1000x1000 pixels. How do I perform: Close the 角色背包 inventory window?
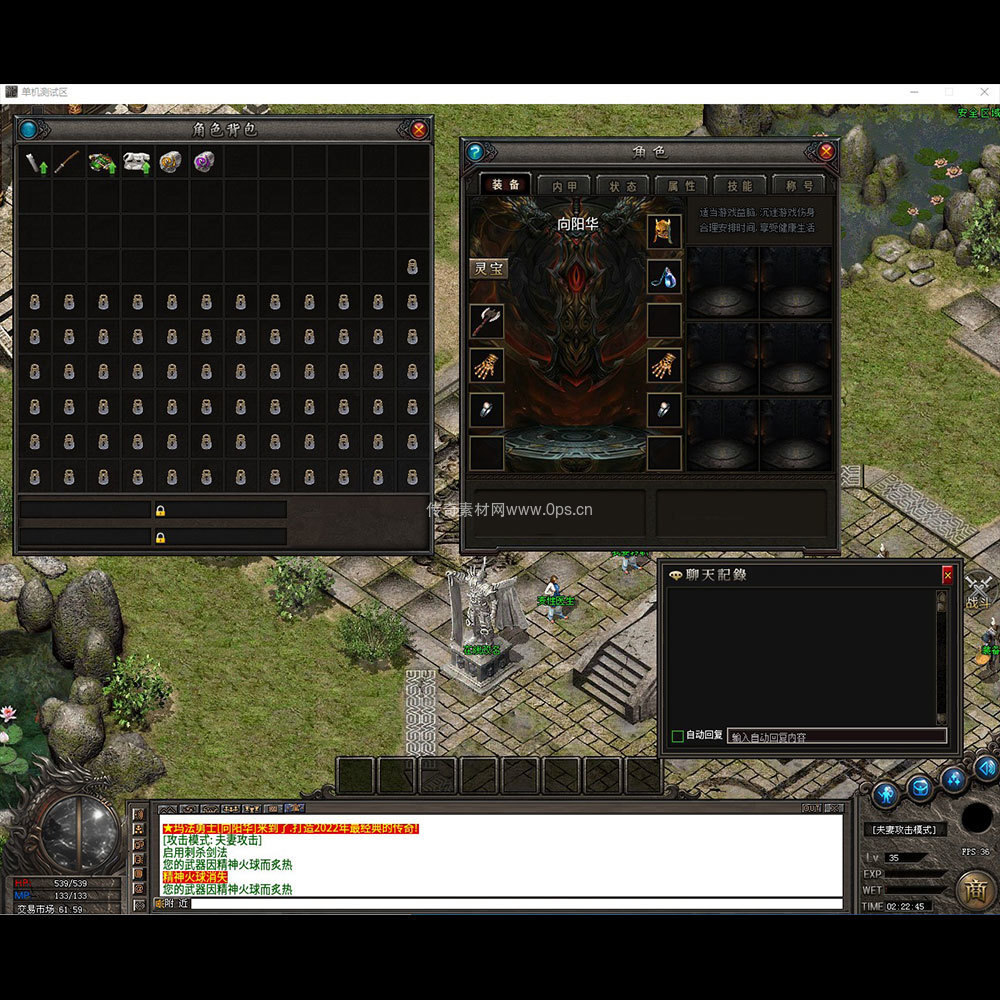click(x=419, y=129)
